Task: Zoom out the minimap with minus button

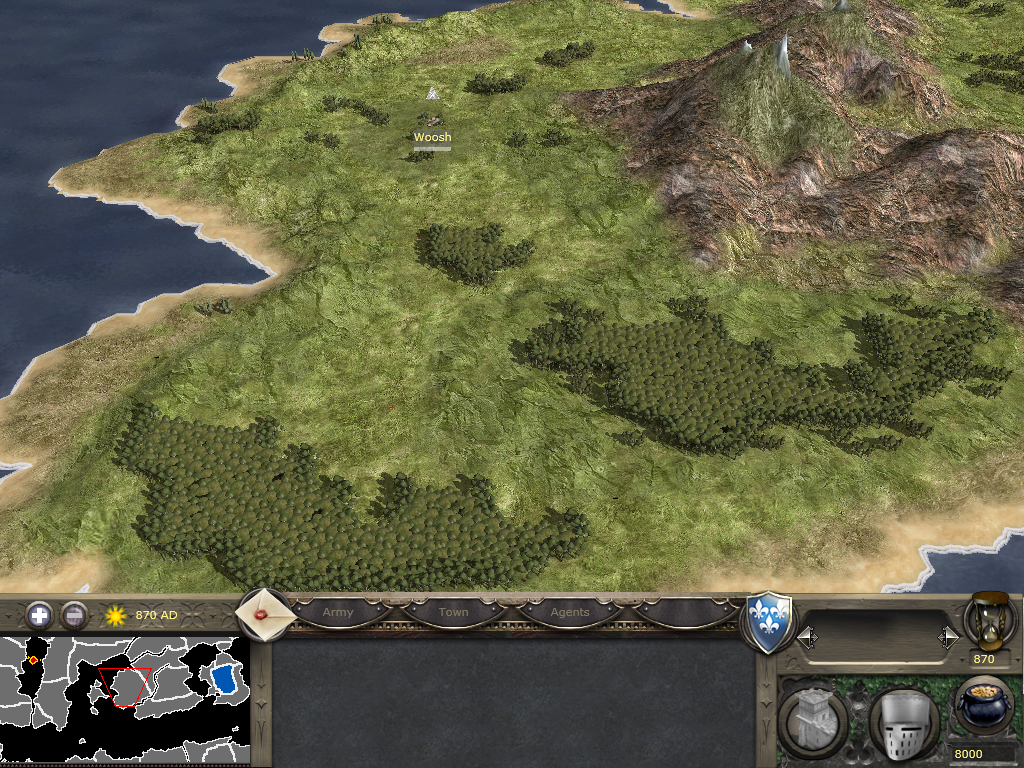Action: [74, 614]
